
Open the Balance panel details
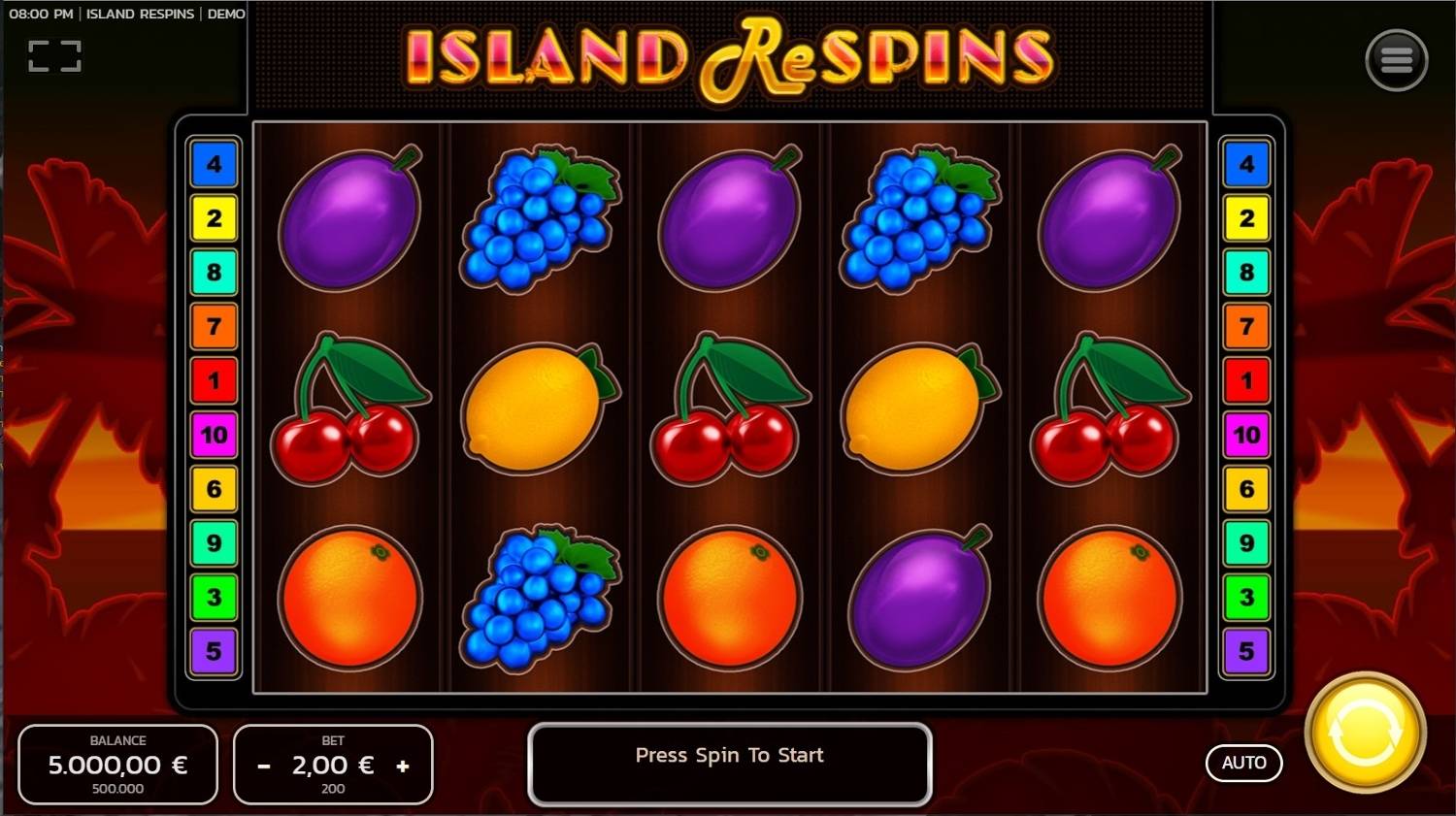117,764
